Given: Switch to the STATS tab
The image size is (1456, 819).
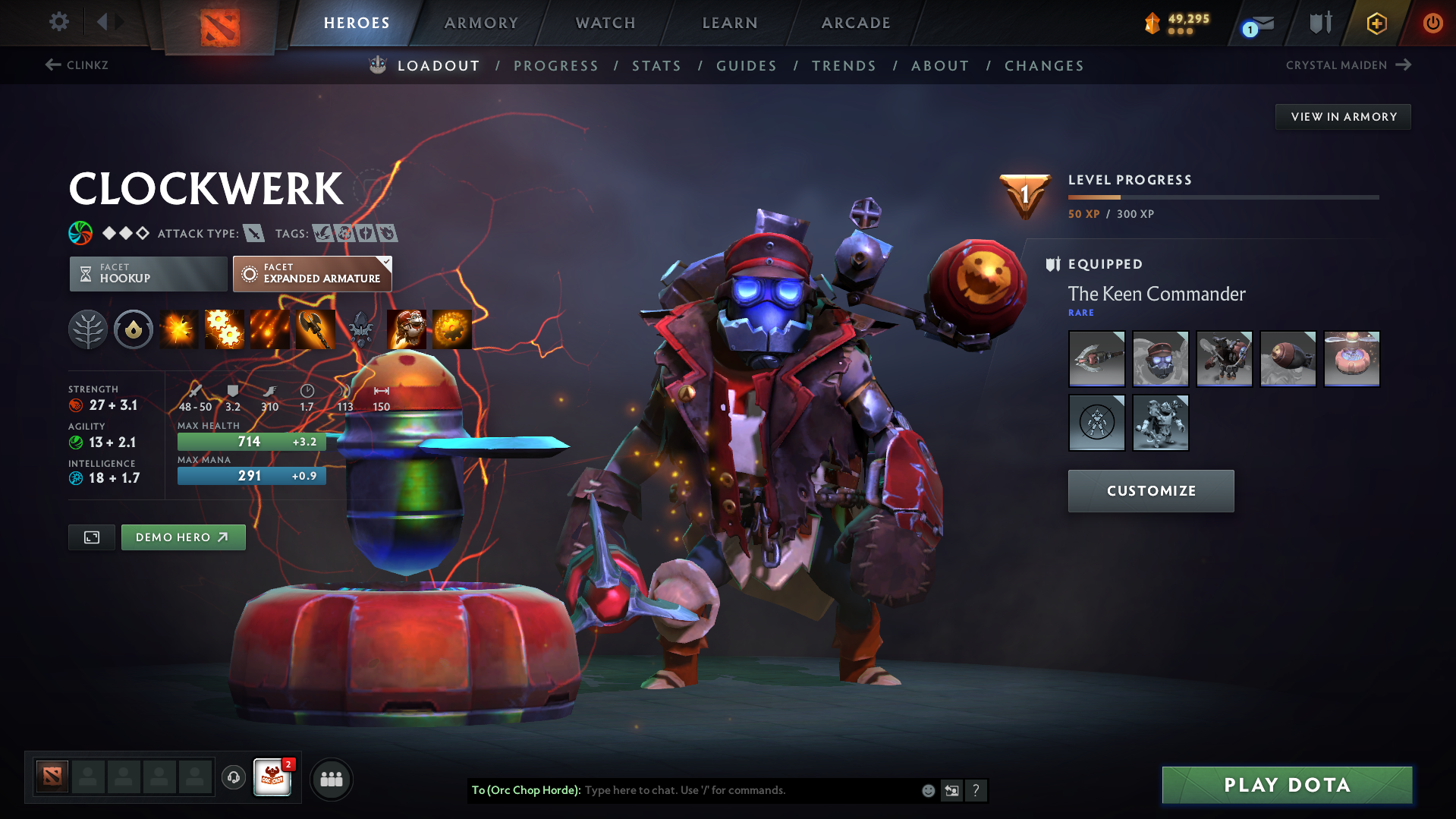Looking at the screenshot, I should tap(656, 66).
